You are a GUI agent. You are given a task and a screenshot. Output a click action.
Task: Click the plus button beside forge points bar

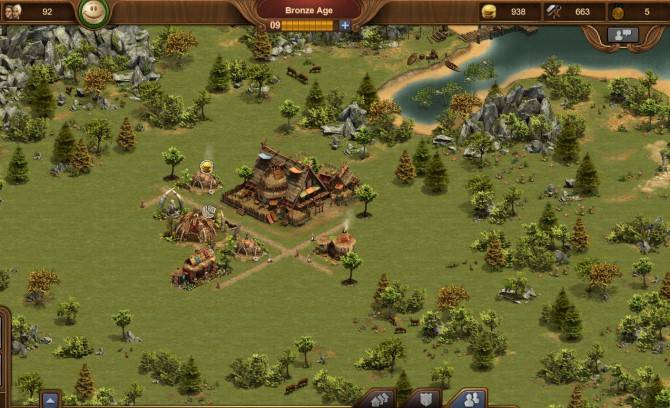pyautogui.click(x=345, y=25)
